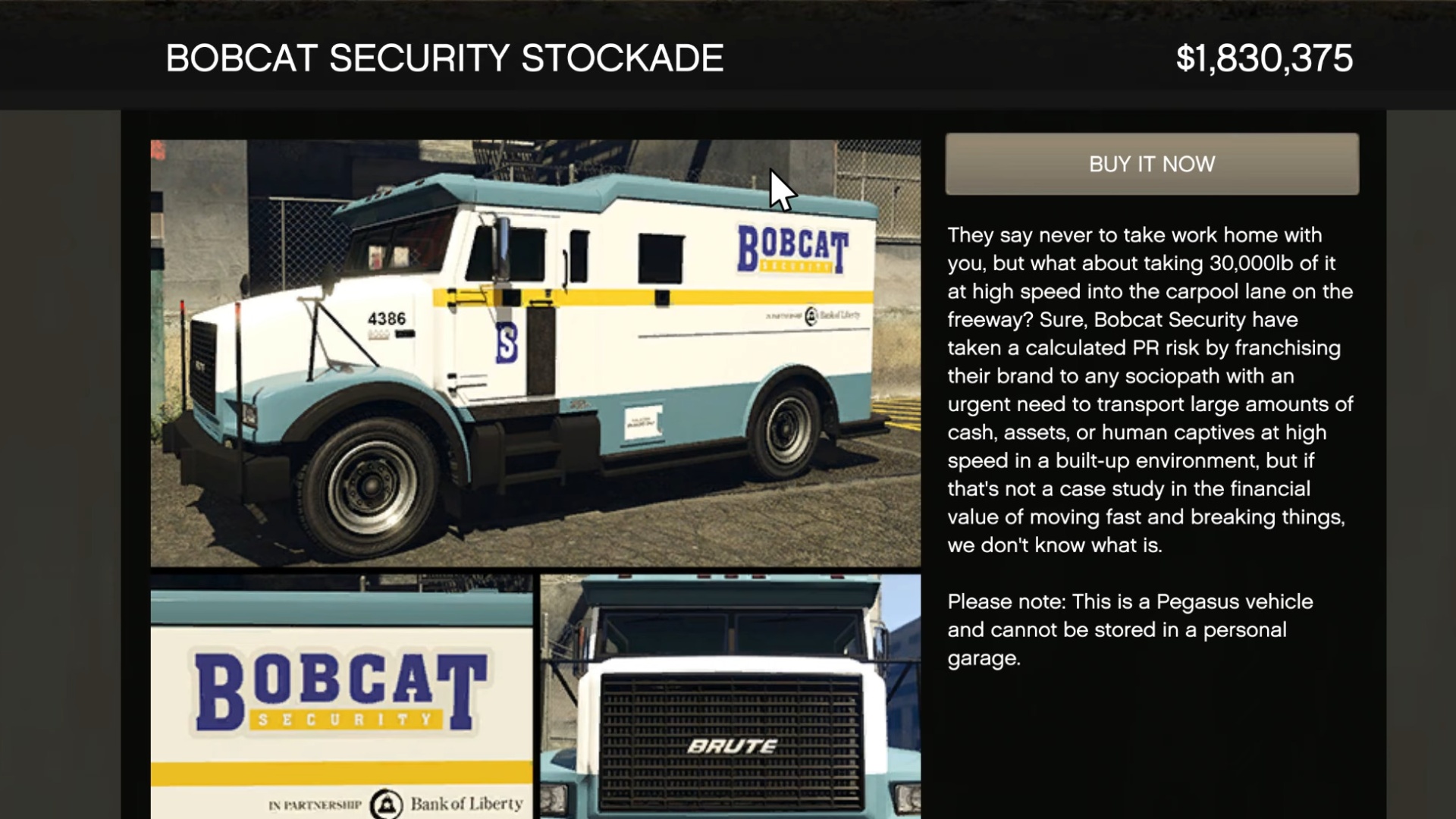Click the dark header bar above the title
This screenshot has width=1456, height=819.
(728, 11)
